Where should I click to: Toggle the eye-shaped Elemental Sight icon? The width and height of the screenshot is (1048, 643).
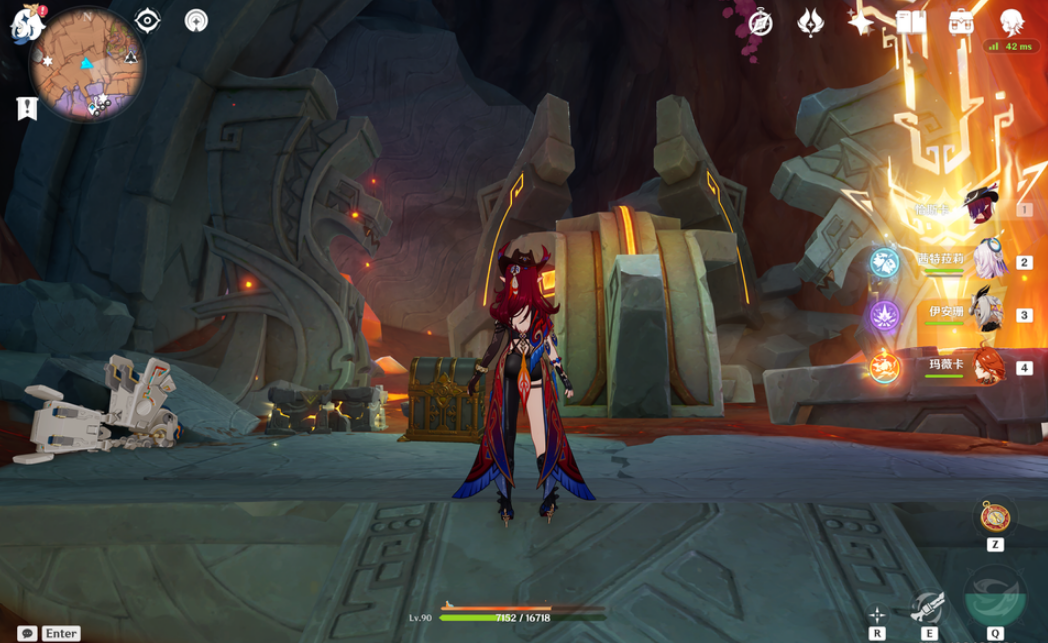pyautogui.click(x=148, y=20)
